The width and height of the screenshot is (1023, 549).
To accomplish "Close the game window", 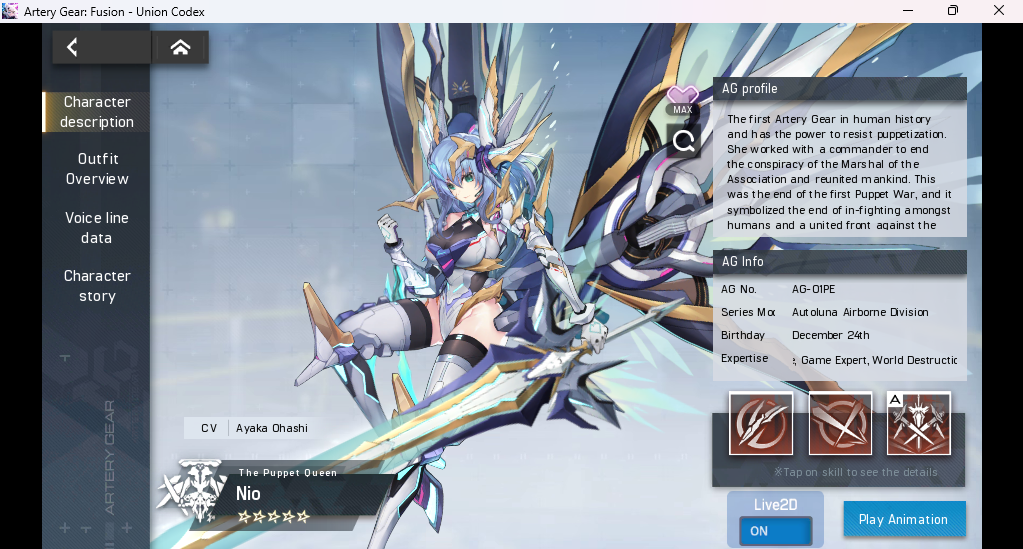I will coord(999,11).
